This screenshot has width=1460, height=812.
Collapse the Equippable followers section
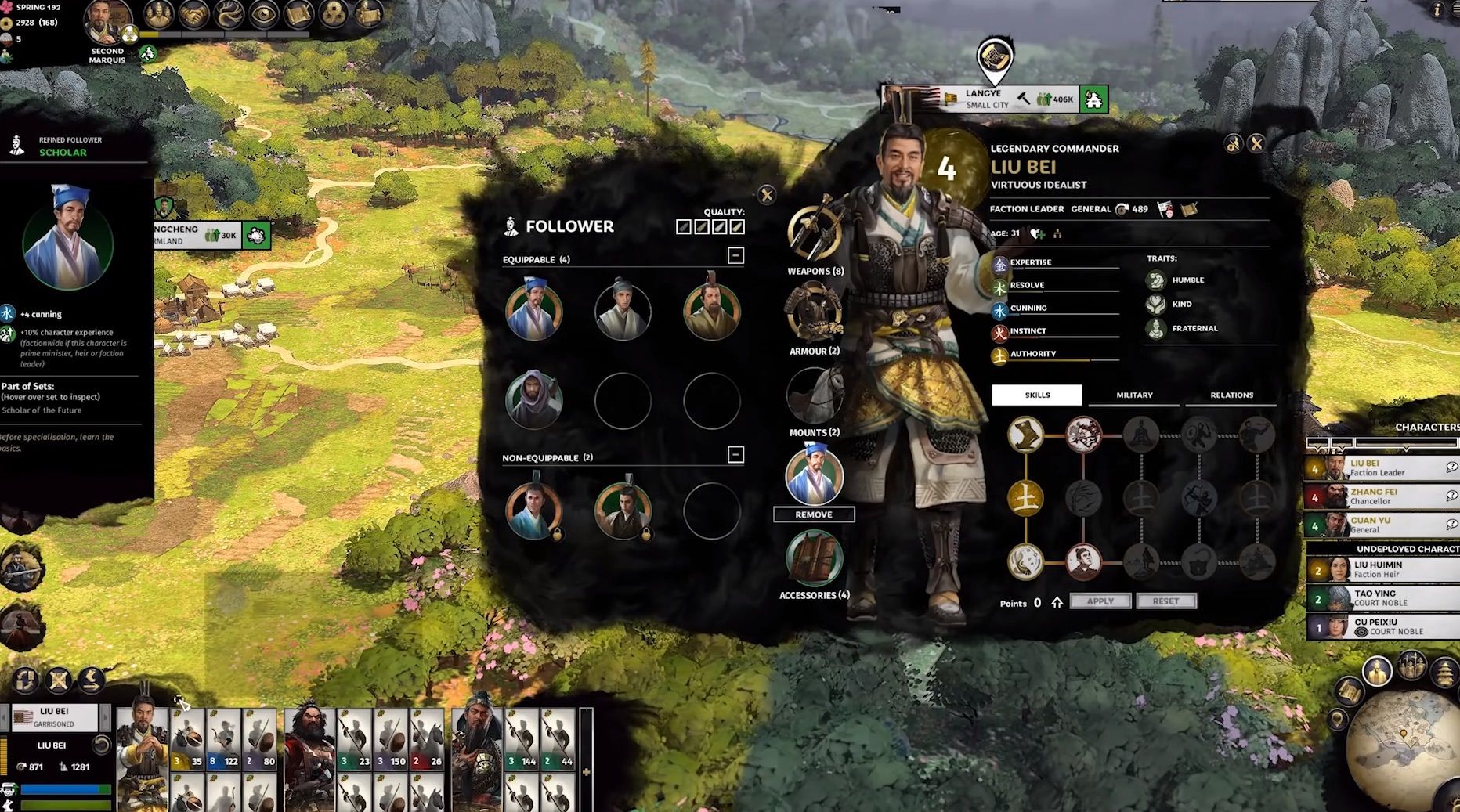pyautogui.click(x=735, y=256)
